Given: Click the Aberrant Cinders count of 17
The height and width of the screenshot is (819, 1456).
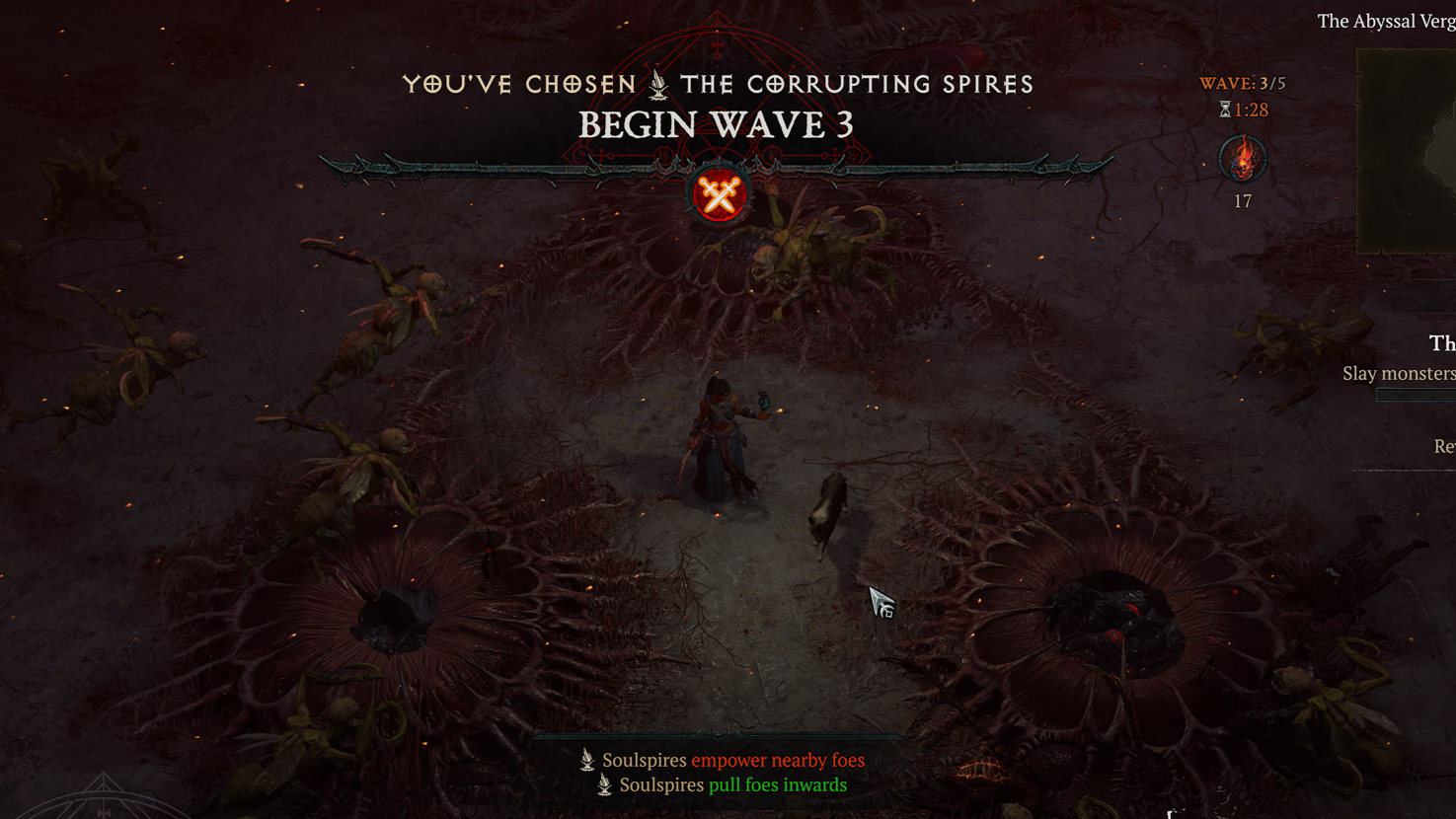Looking at the screenshot, I should click(1242, 201).
